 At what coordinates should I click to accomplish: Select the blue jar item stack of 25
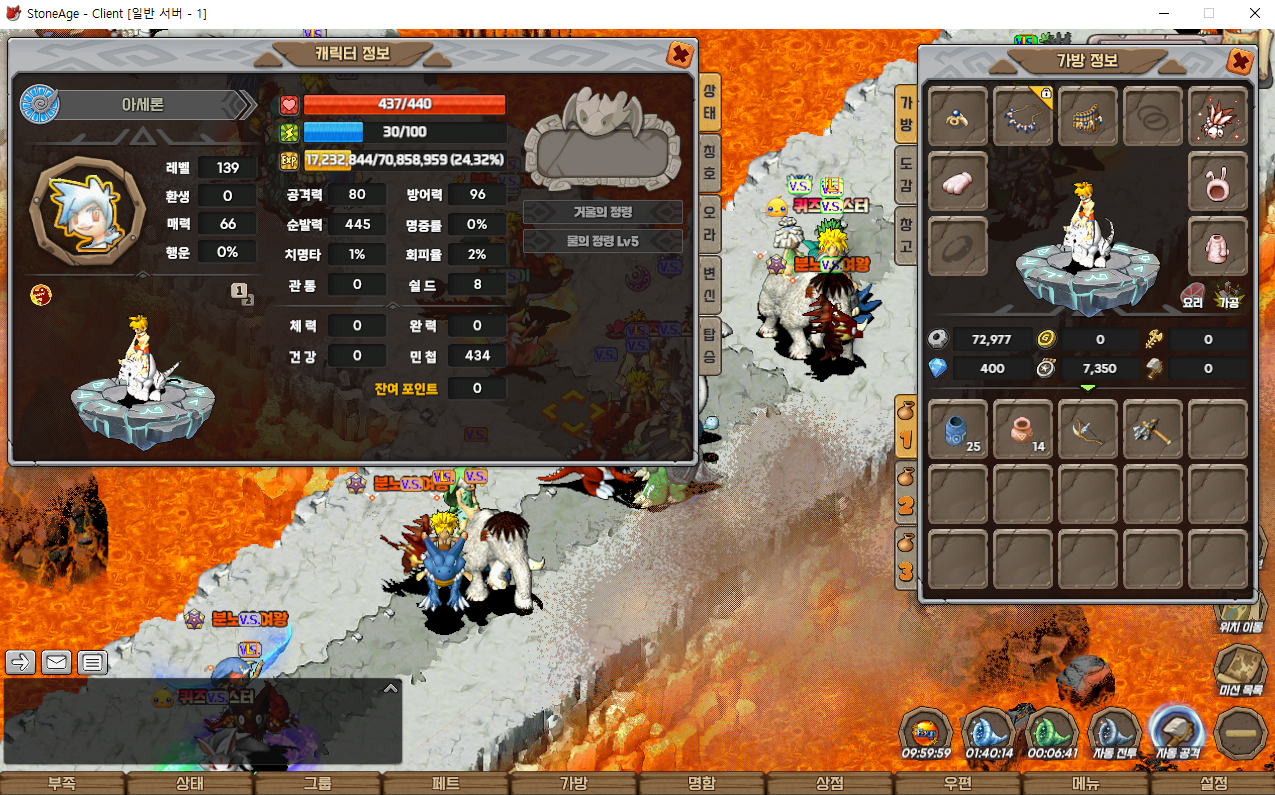tap(958, 430)
